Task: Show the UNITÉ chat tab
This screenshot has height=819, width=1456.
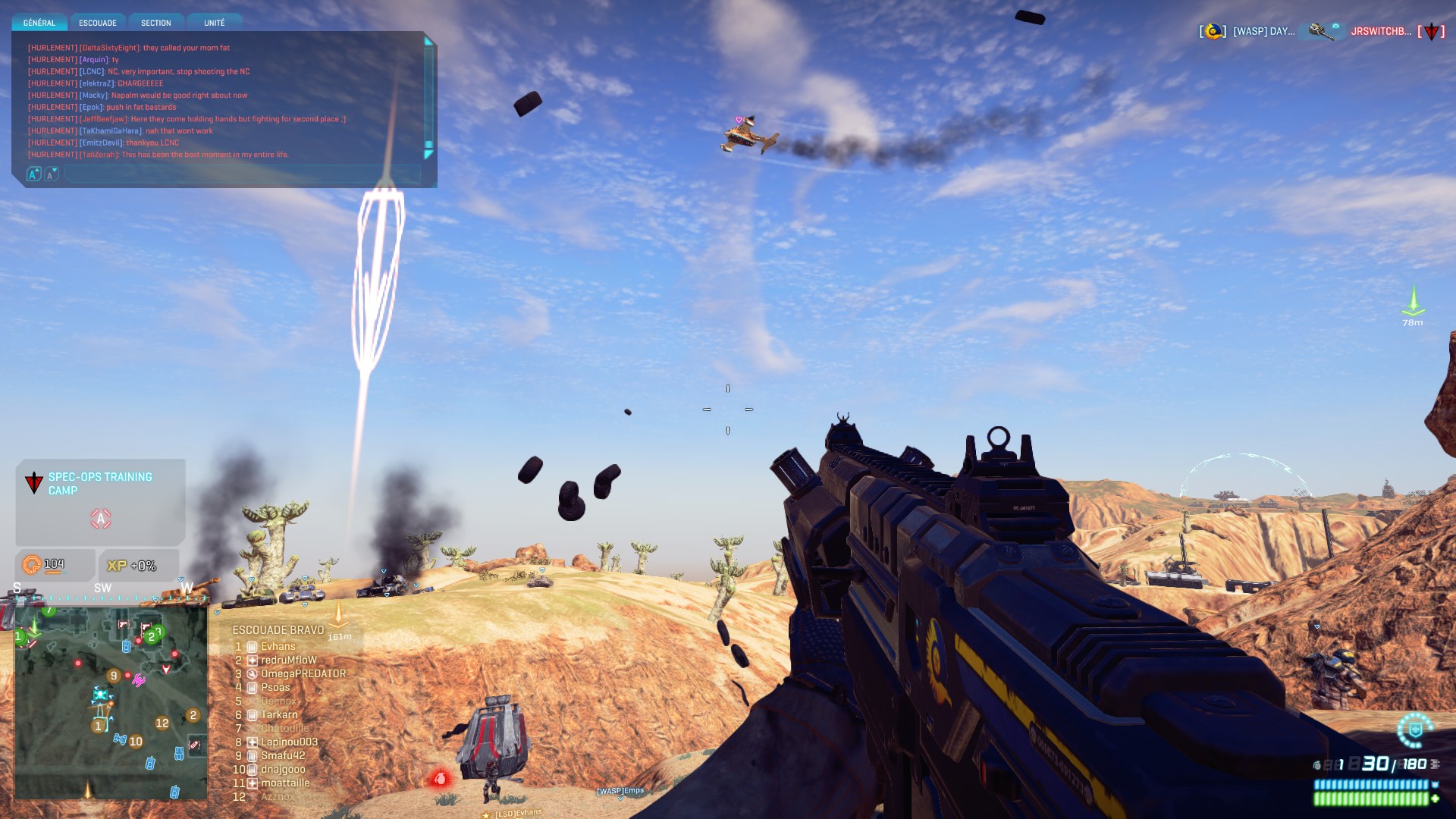Action: [215, 23]
